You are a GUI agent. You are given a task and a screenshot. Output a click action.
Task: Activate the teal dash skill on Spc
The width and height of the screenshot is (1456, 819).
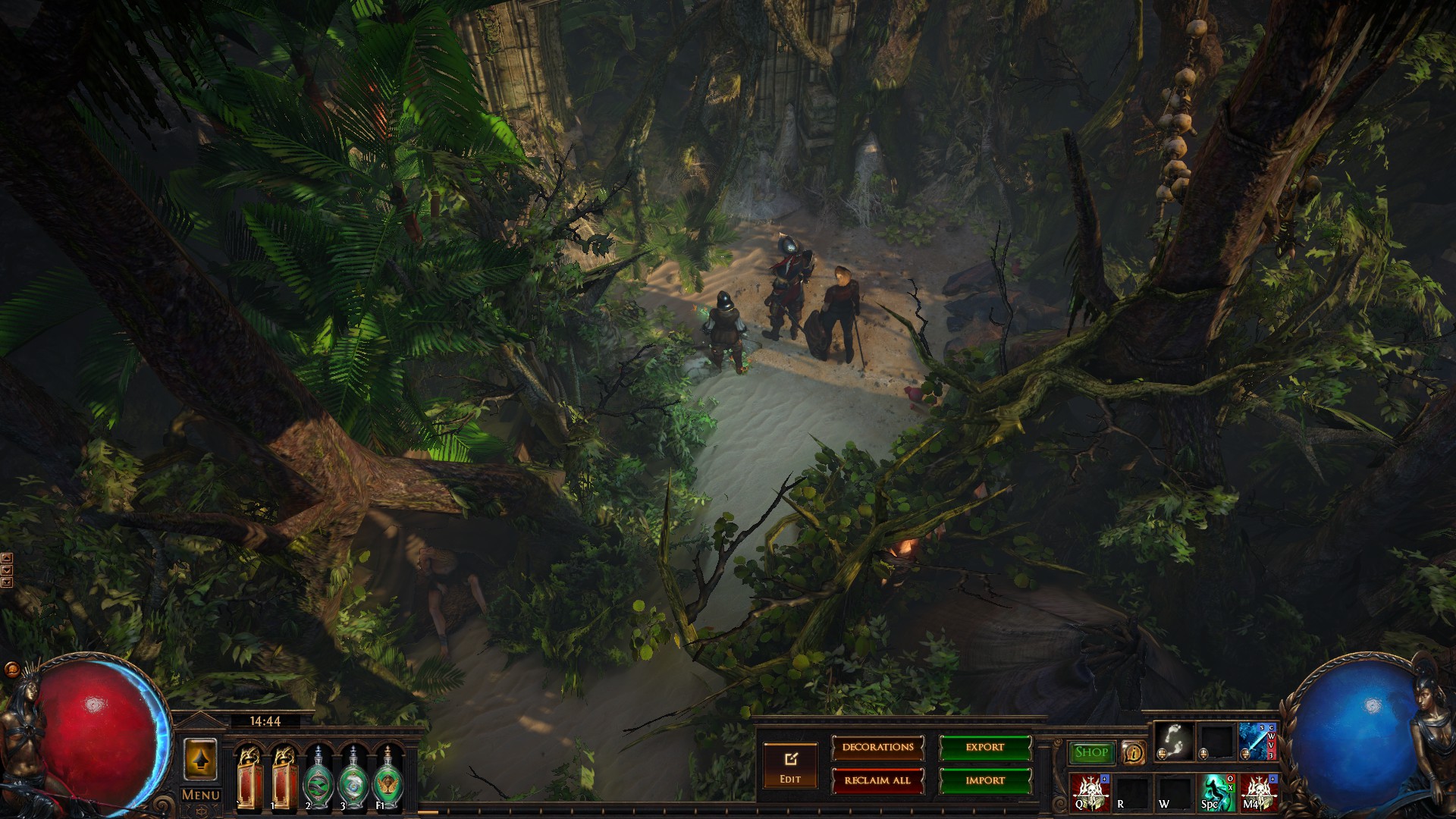pos(1216,792)
